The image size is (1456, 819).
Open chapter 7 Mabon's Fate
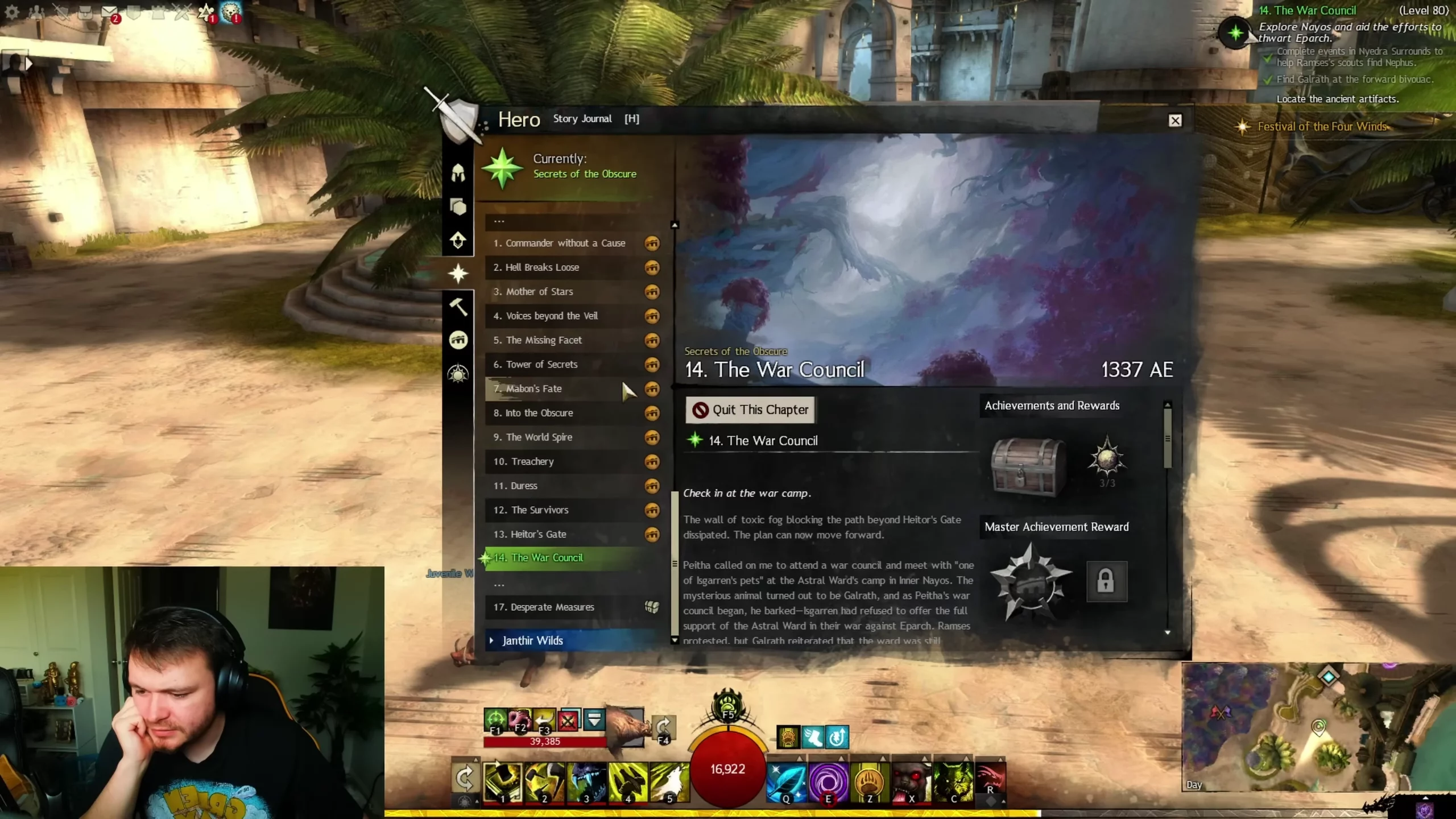(x=533, y=389)
